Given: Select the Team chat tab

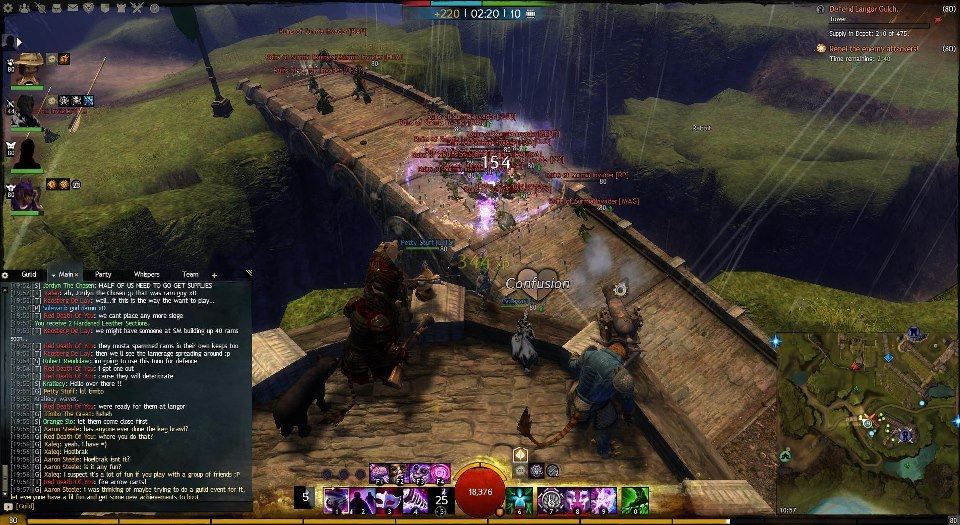Looking at the screenshot, I should pos(189,274).
